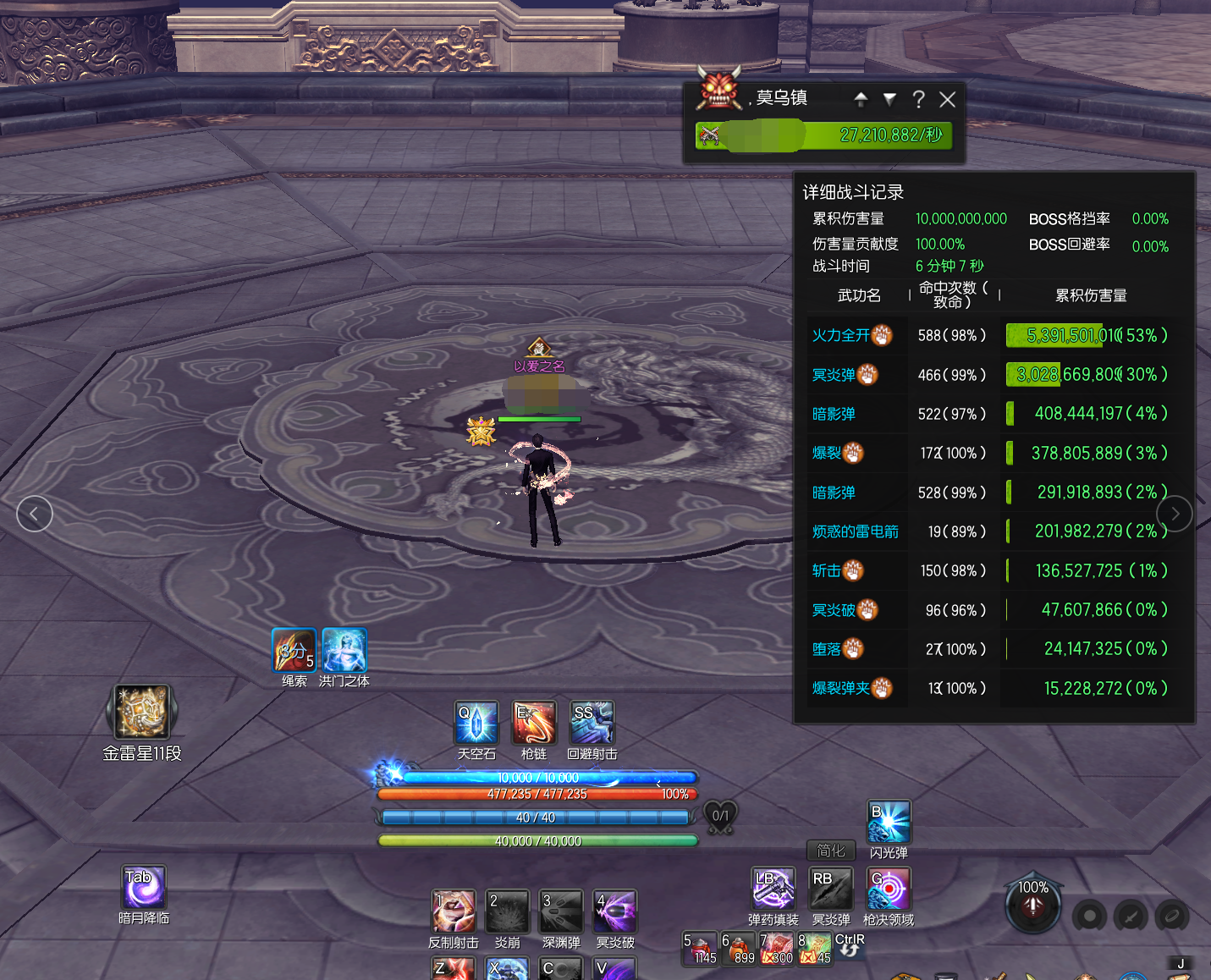Go to the previous page with left arrow
Image resolution: width=1211 pixels, height=980 pixels.
click(x=35, y=514)
